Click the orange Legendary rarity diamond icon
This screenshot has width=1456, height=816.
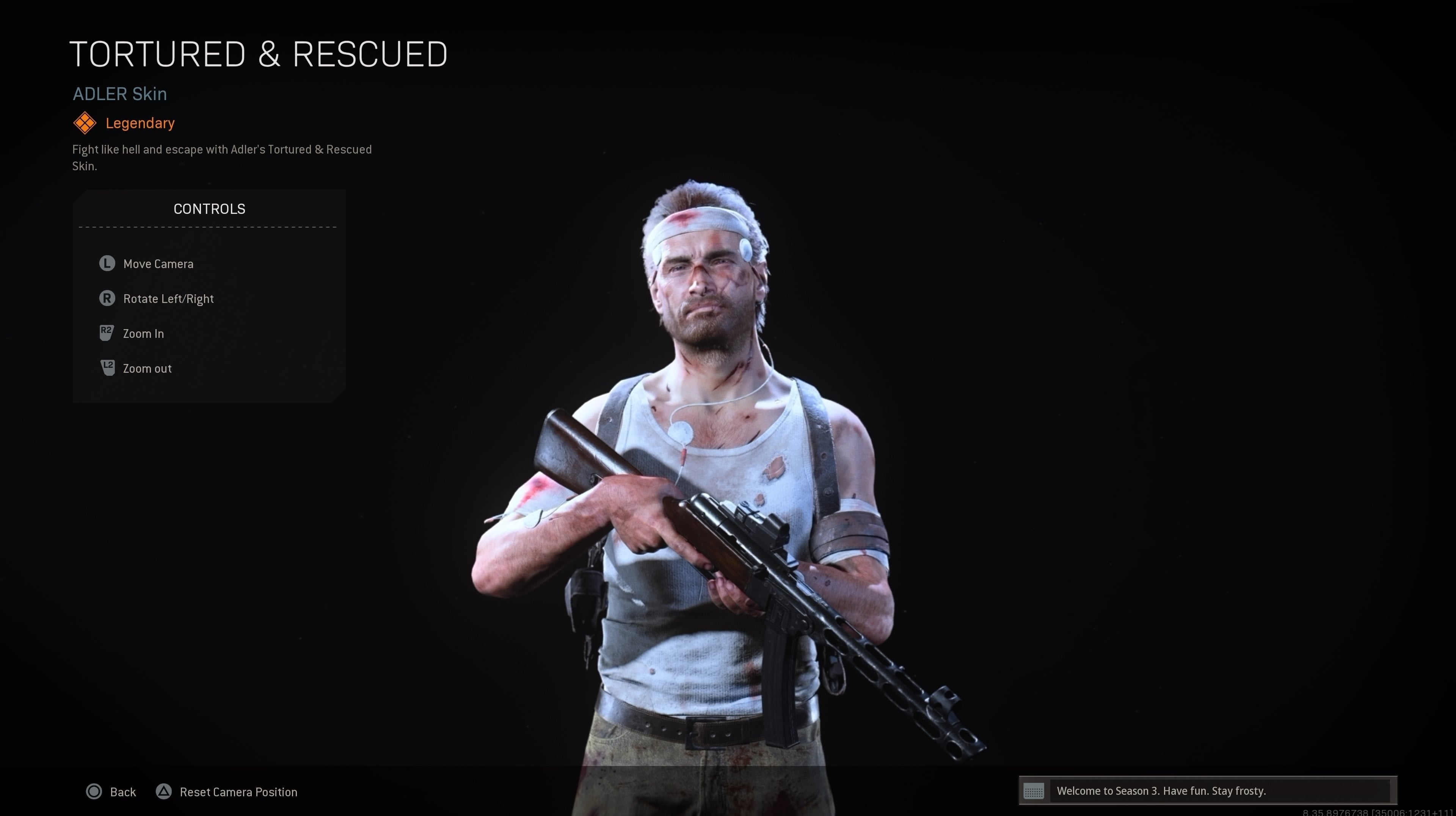[x=85, y=122]
